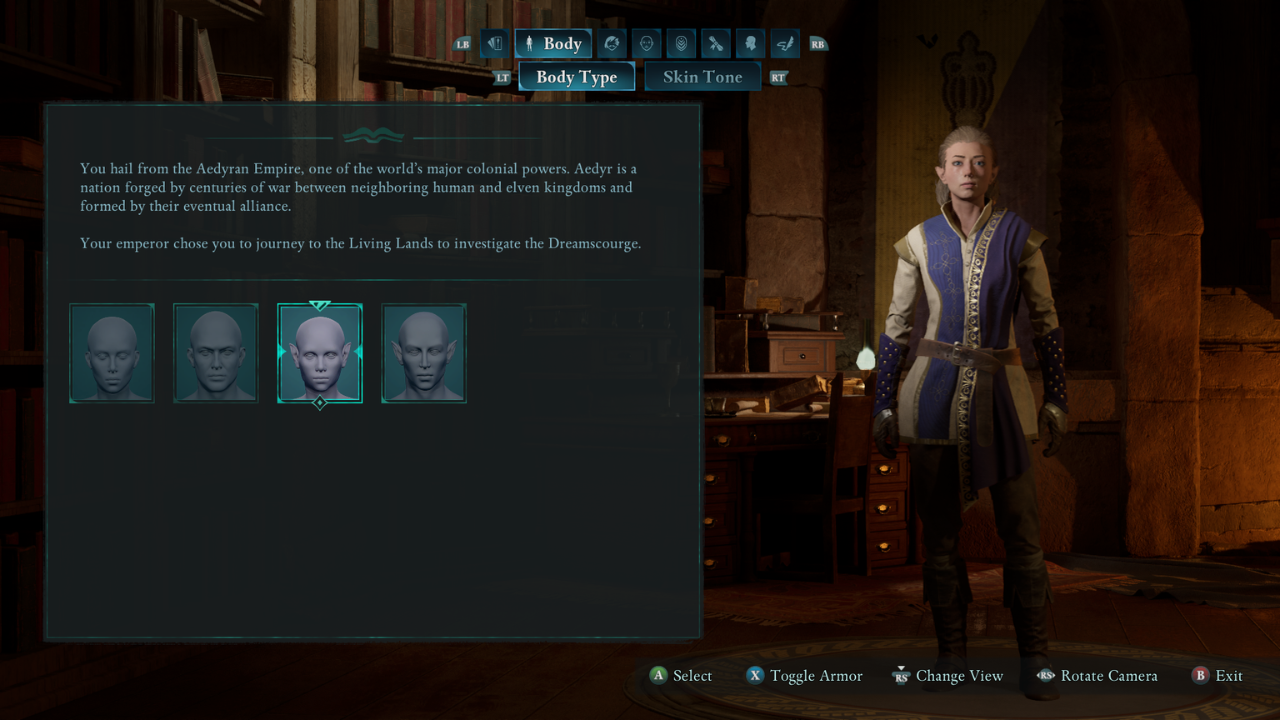Select the Body Type sub-tab

576,77
